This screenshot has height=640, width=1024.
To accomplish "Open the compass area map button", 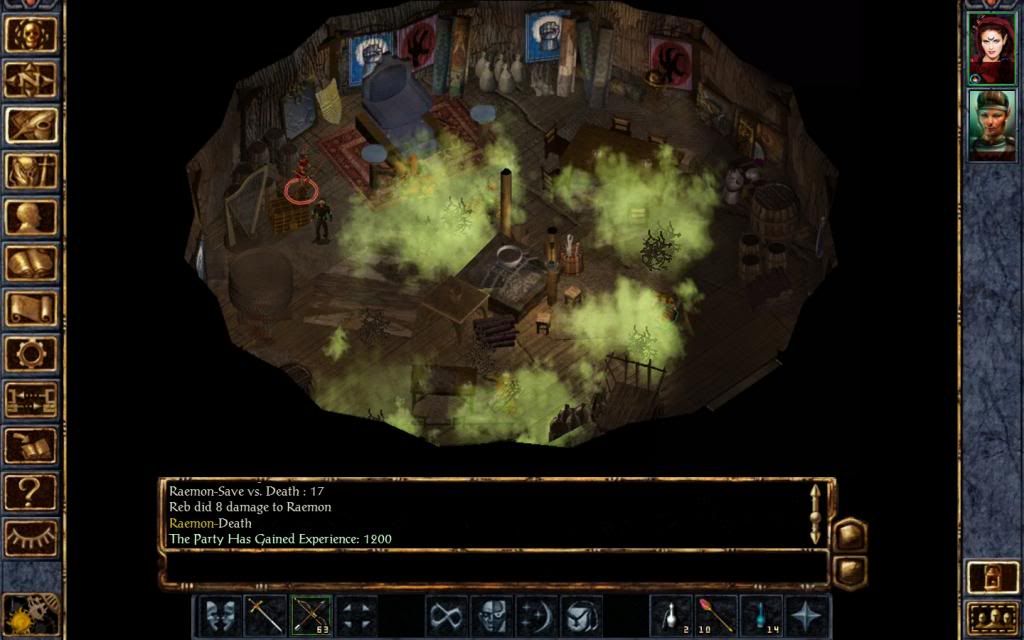I will pyautogui.click(x=30, y=80).
